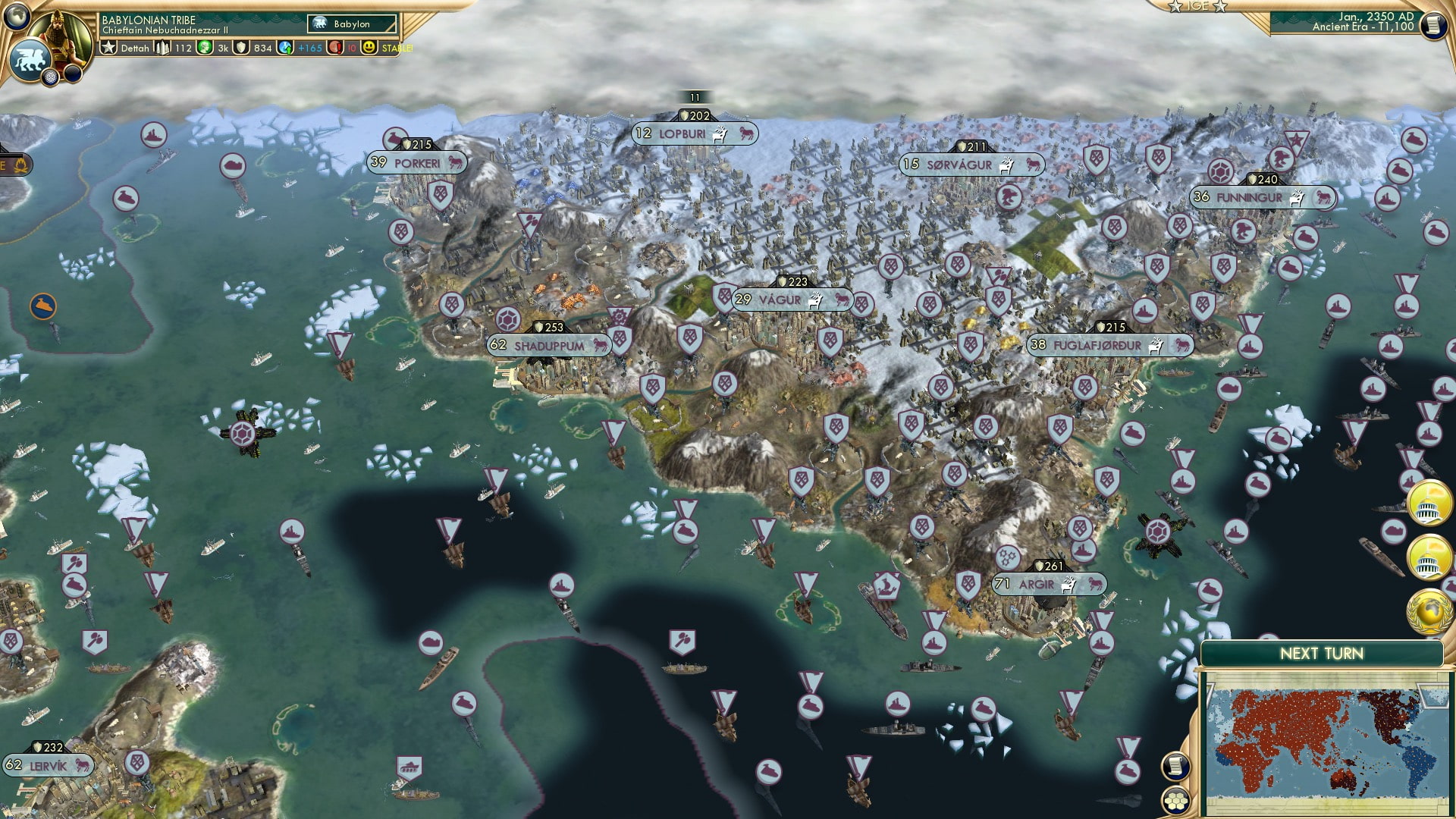Click the happiness smiley showing STABLE

(x=369, y=47)
